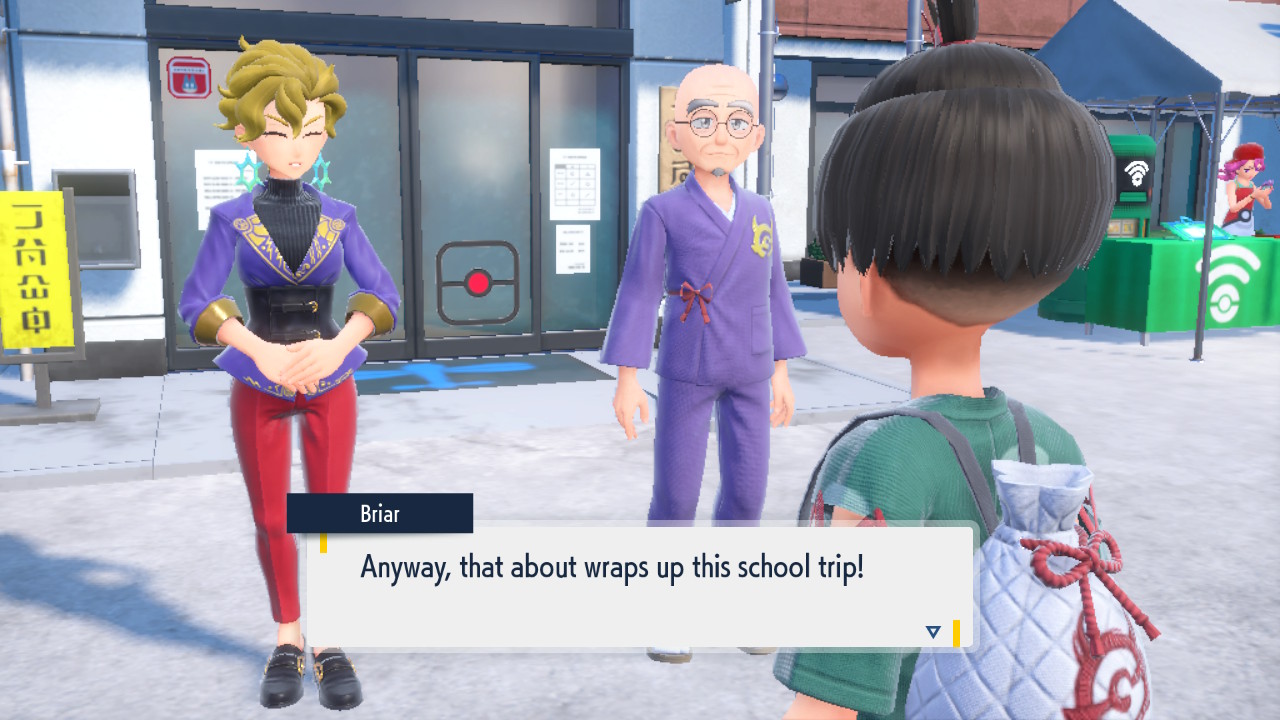Advance dialogue with the down-arrow indicator
Screen dimensions: 1280x720
point(933,632)
